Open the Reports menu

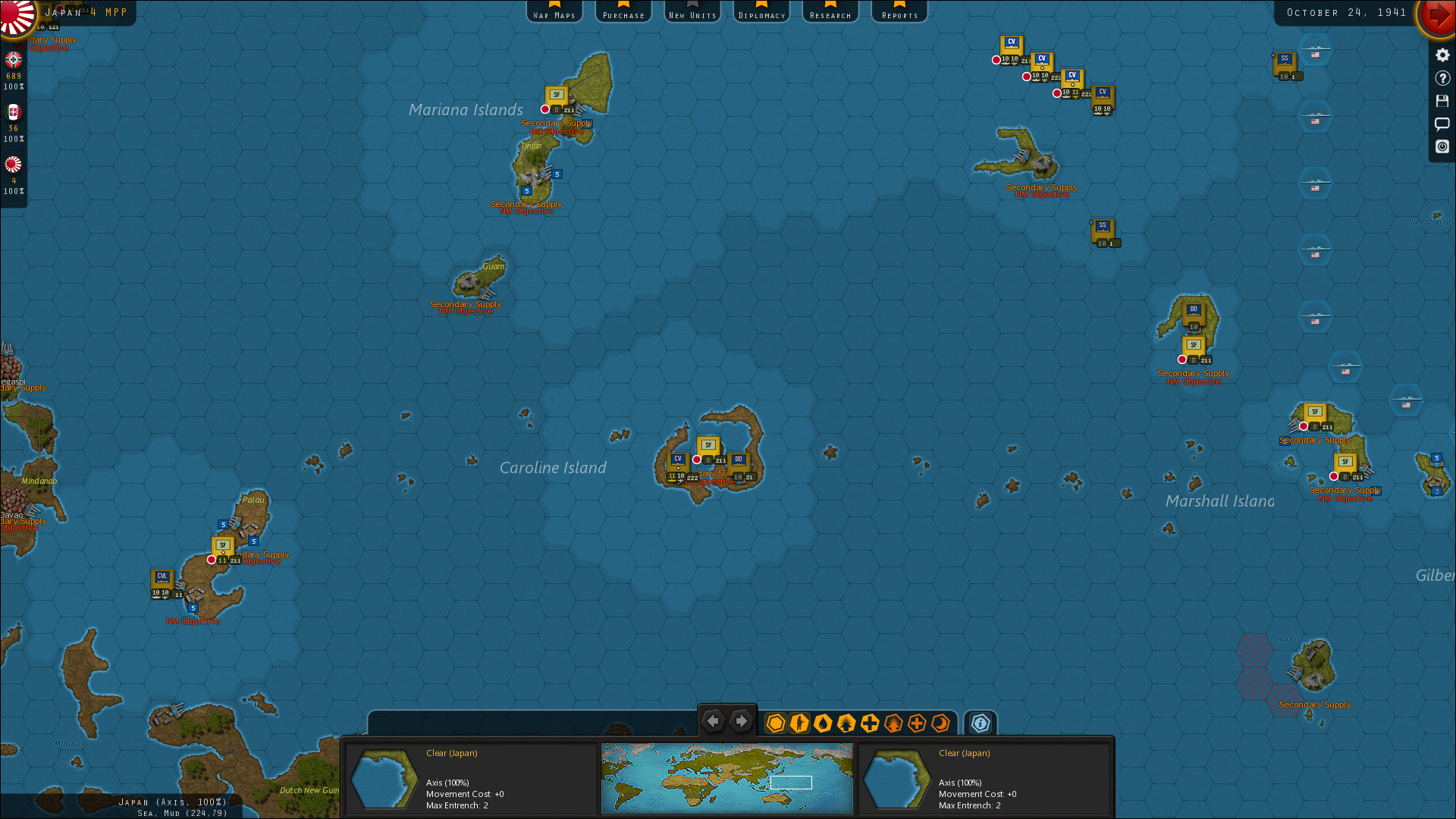(899, 11)
